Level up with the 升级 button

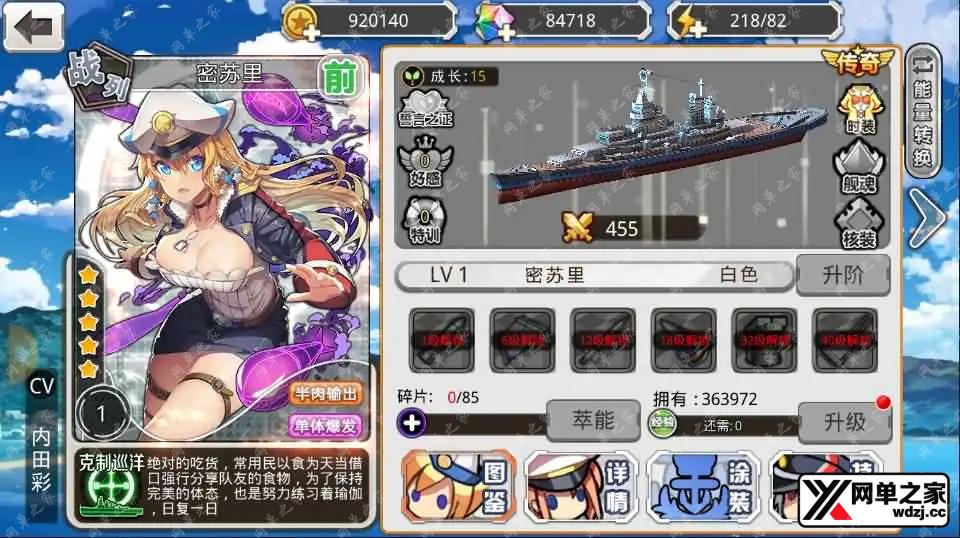pos(844,421)
